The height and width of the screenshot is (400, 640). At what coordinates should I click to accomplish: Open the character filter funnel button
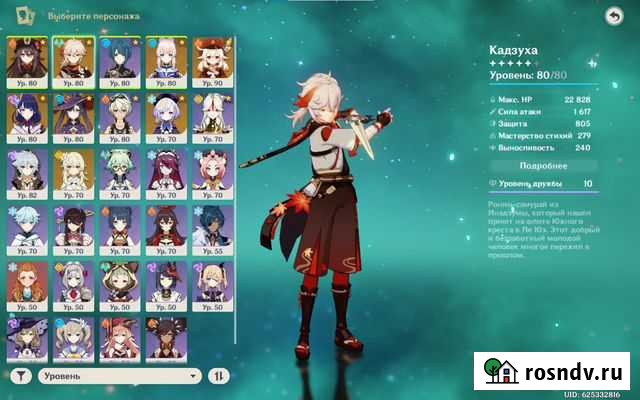tap(22, 376)
